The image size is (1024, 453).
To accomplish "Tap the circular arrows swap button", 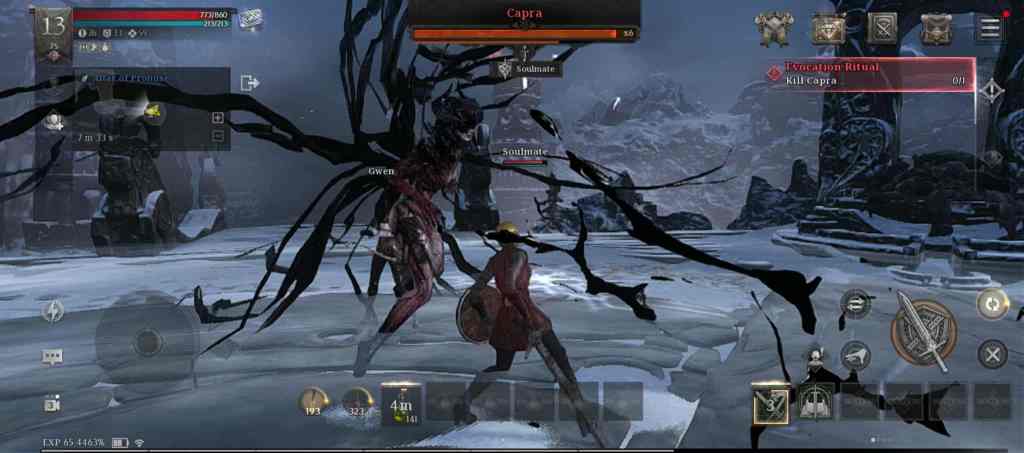I will point(991,303).
